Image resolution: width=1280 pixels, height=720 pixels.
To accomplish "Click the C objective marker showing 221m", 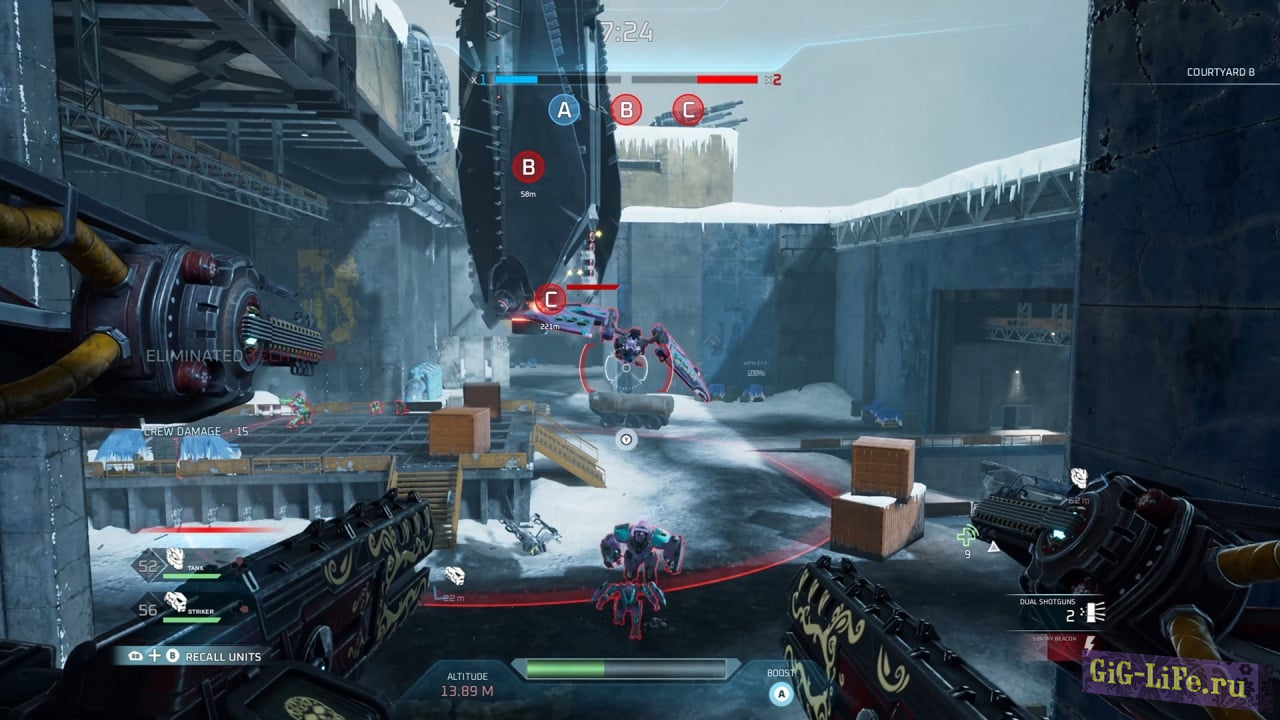I will click(x=549, y=298).
